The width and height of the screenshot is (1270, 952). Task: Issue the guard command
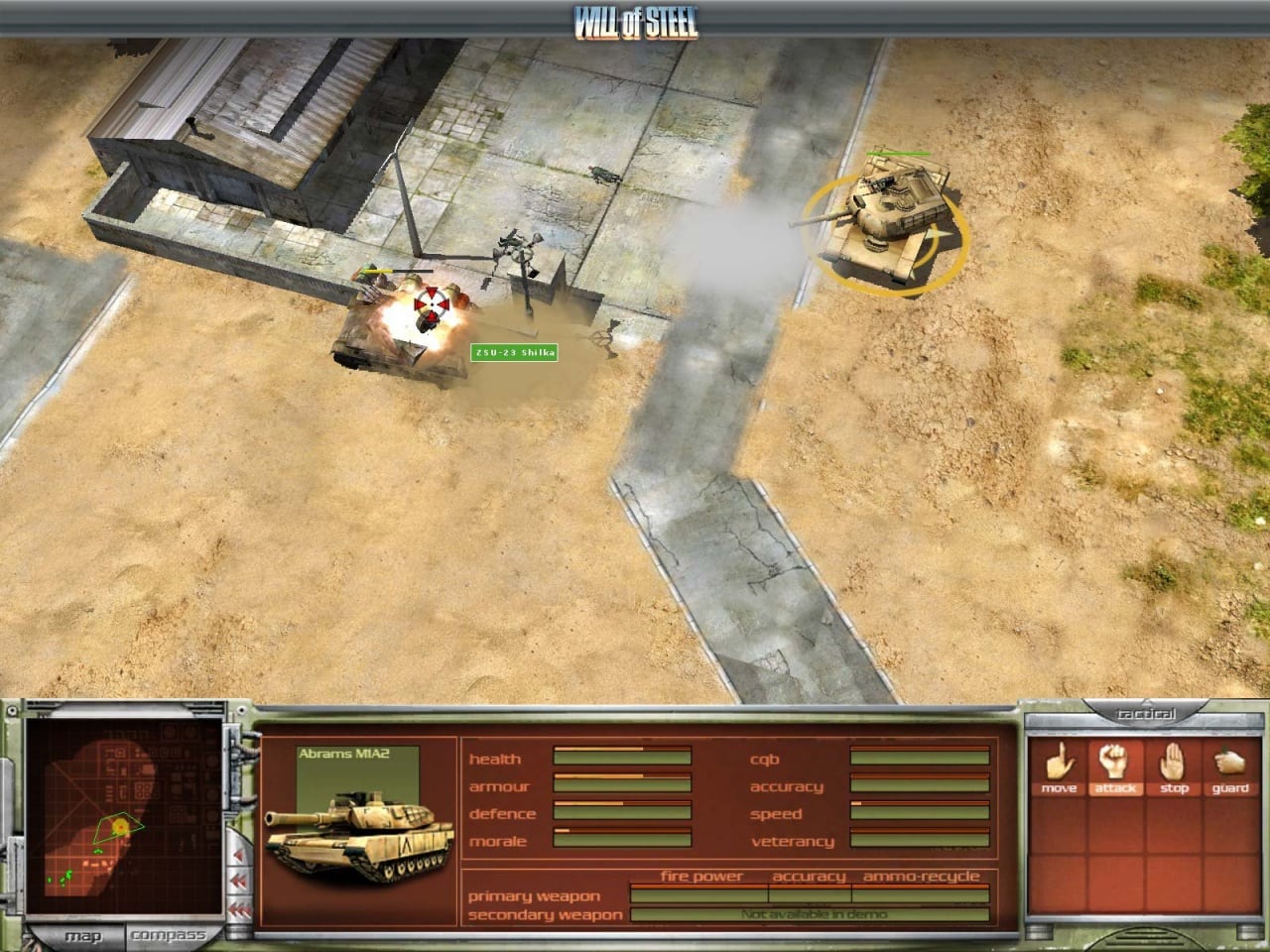tap(1230, 767)
